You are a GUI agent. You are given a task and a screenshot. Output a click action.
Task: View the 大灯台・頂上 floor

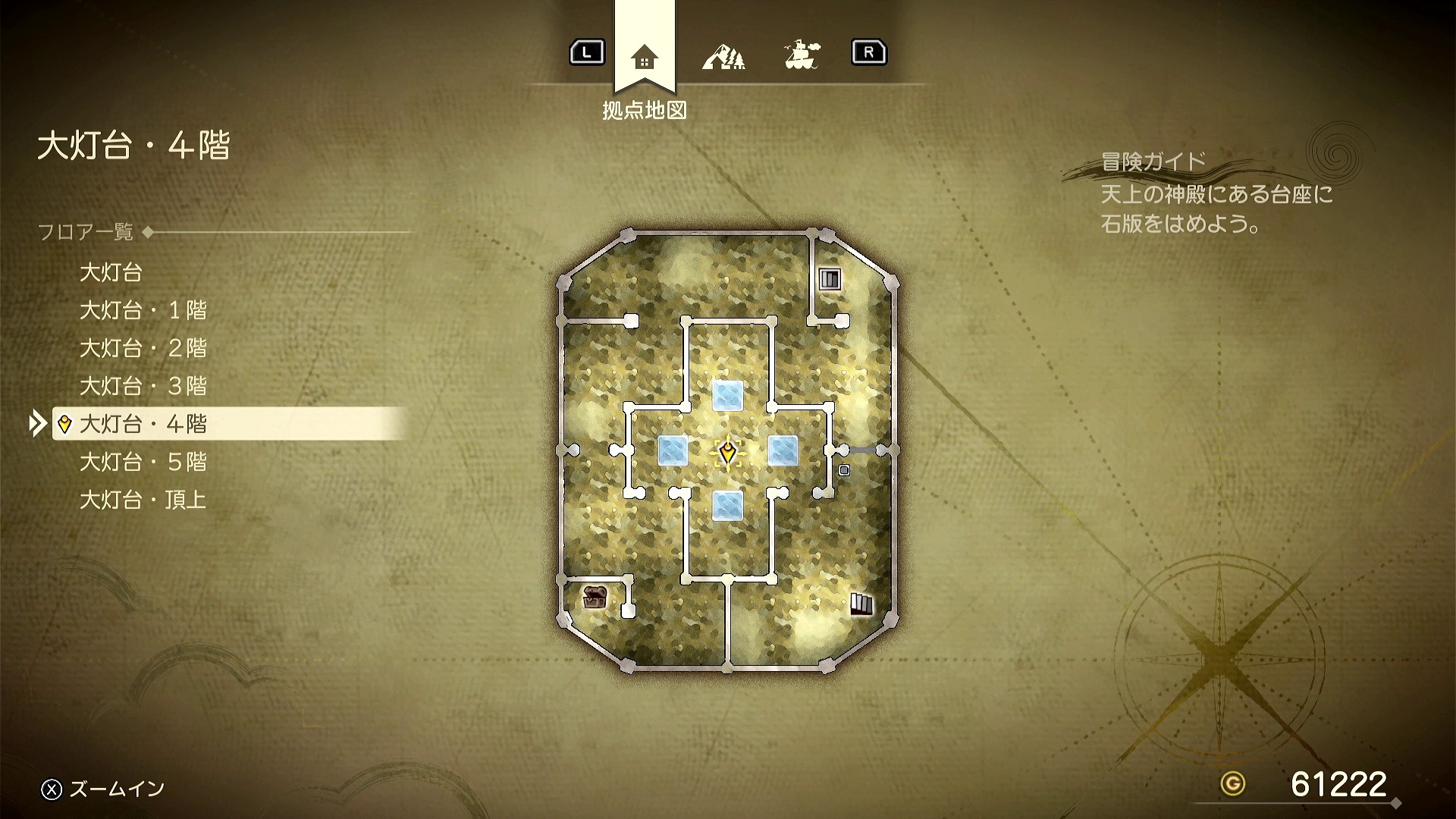coord(143,500)
